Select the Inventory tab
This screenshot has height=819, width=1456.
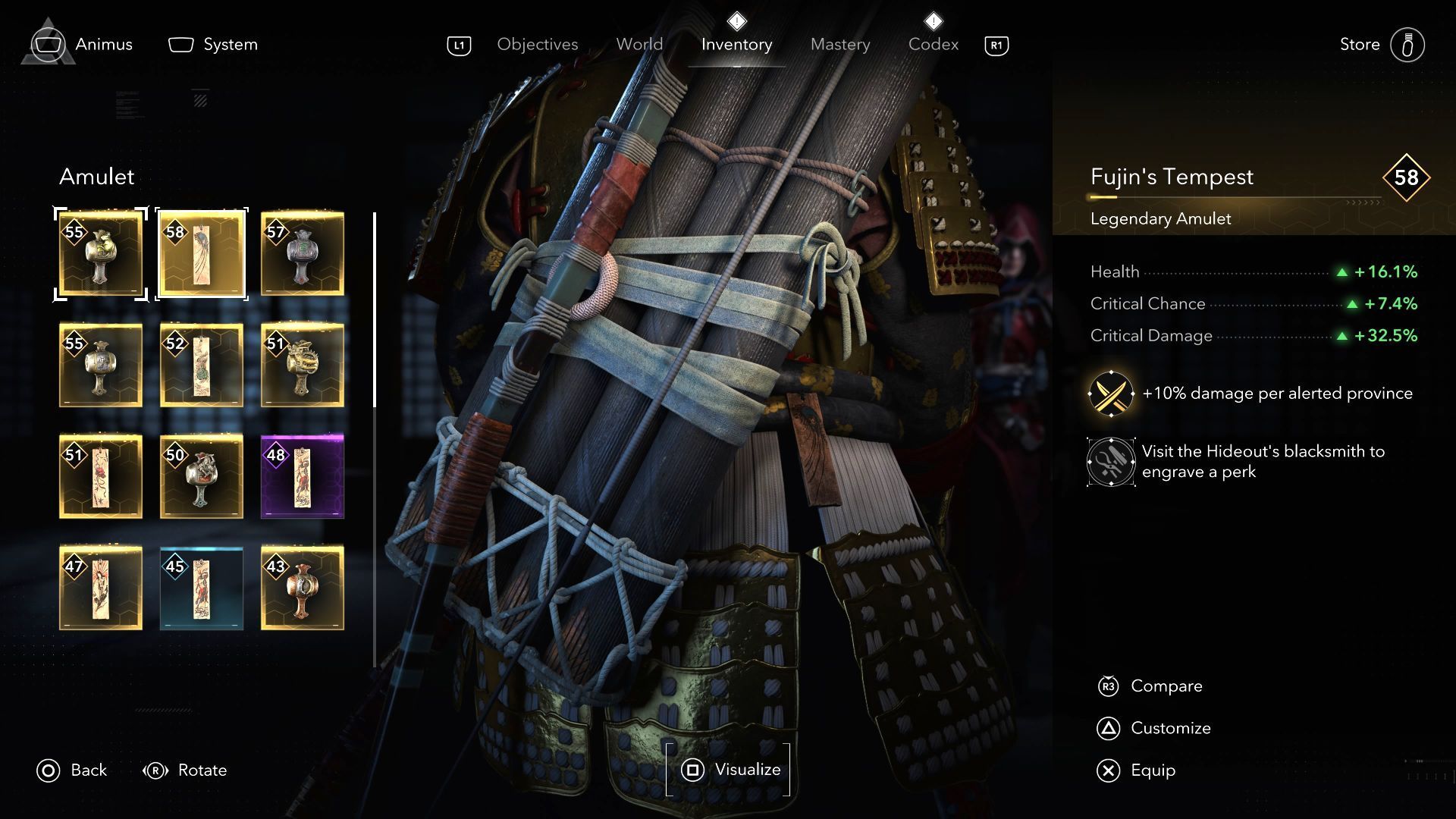736,45
